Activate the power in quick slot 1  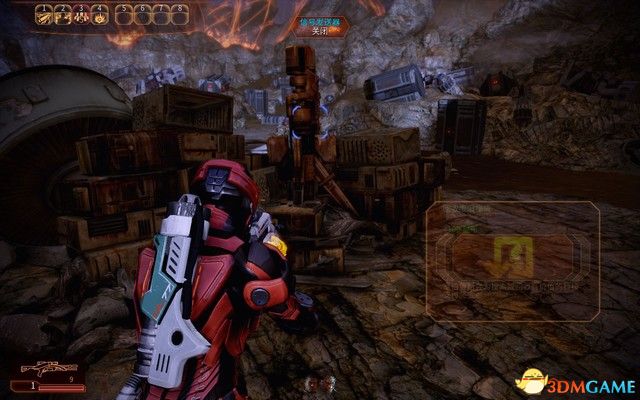pyautogui.click(x=43, y=15)
